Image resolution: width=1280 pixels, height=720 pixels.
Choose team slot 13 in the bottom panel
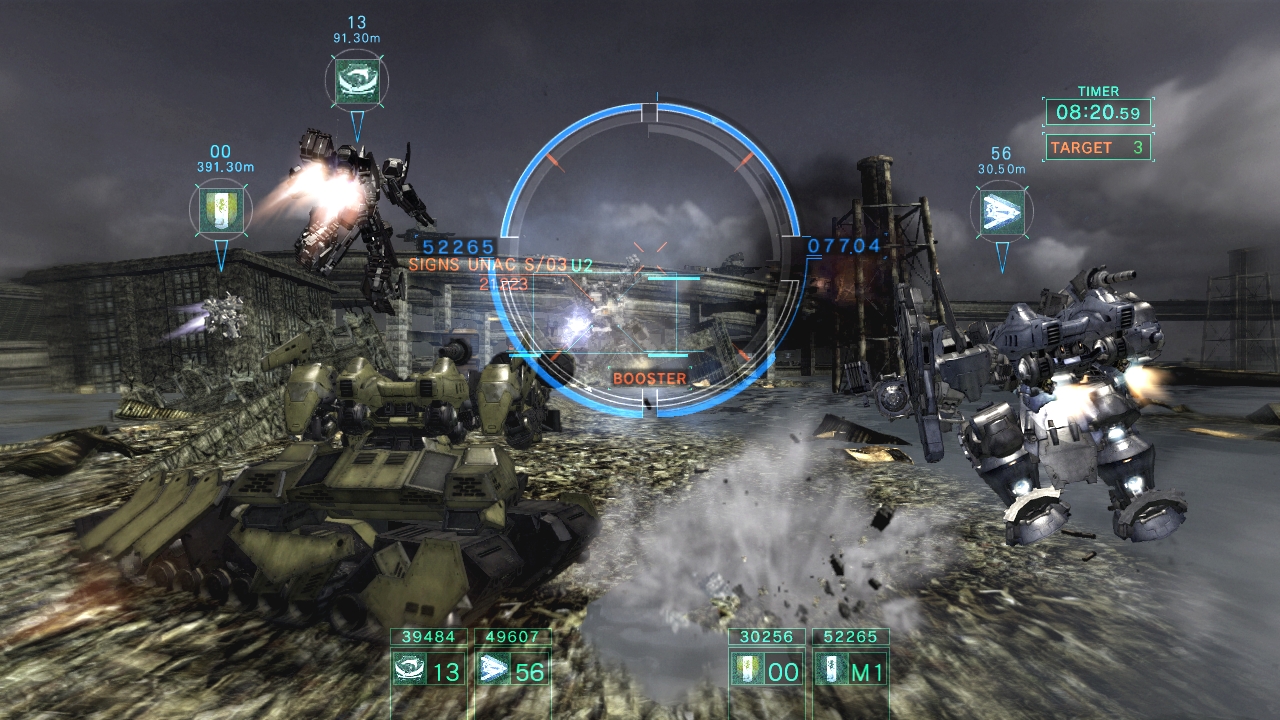point(429,669)
